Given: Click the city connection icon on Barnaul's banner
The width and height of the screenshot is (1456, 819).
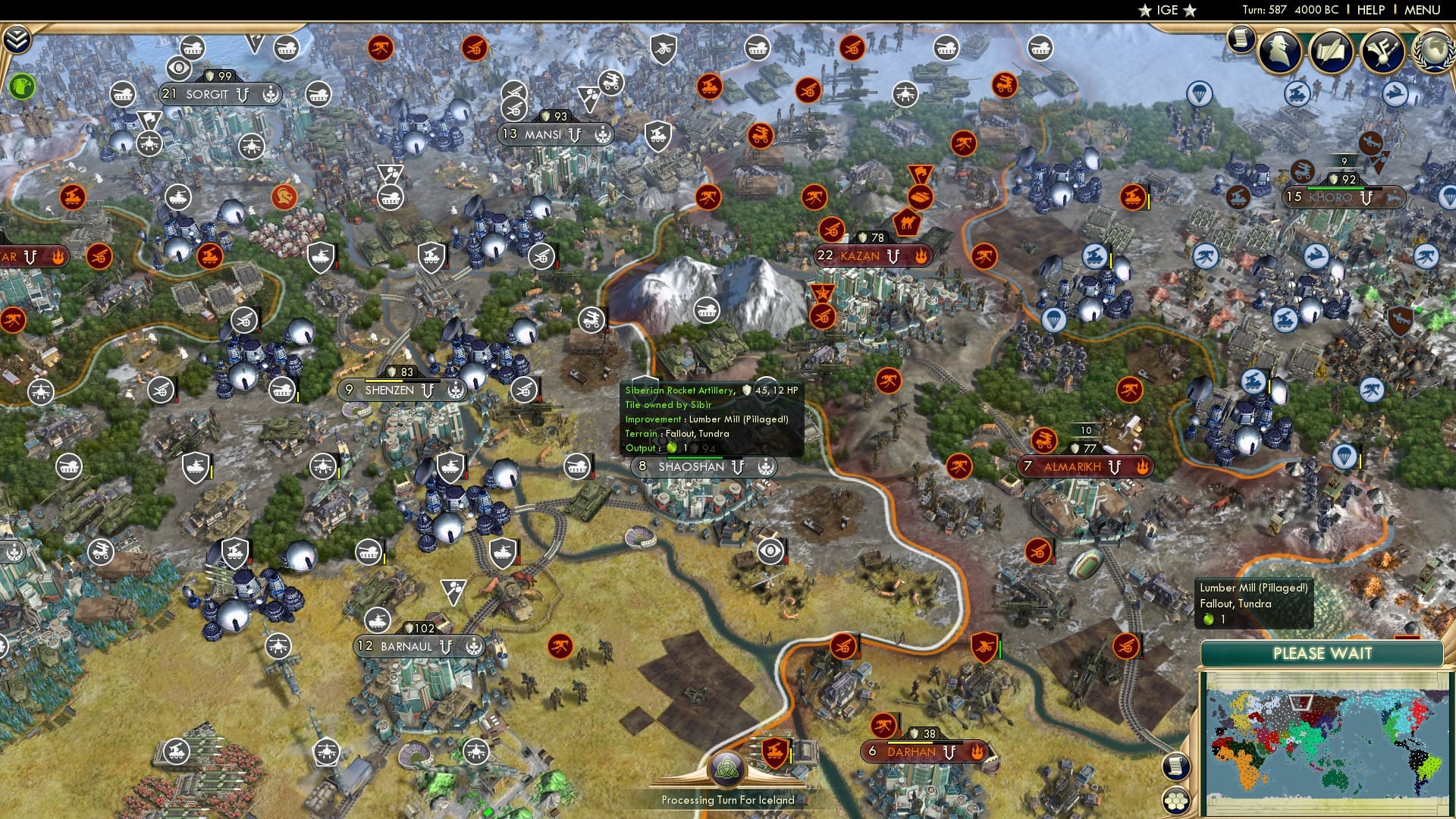Looking at the screenshot, I should pyautogui.click(x=475, y=647).
